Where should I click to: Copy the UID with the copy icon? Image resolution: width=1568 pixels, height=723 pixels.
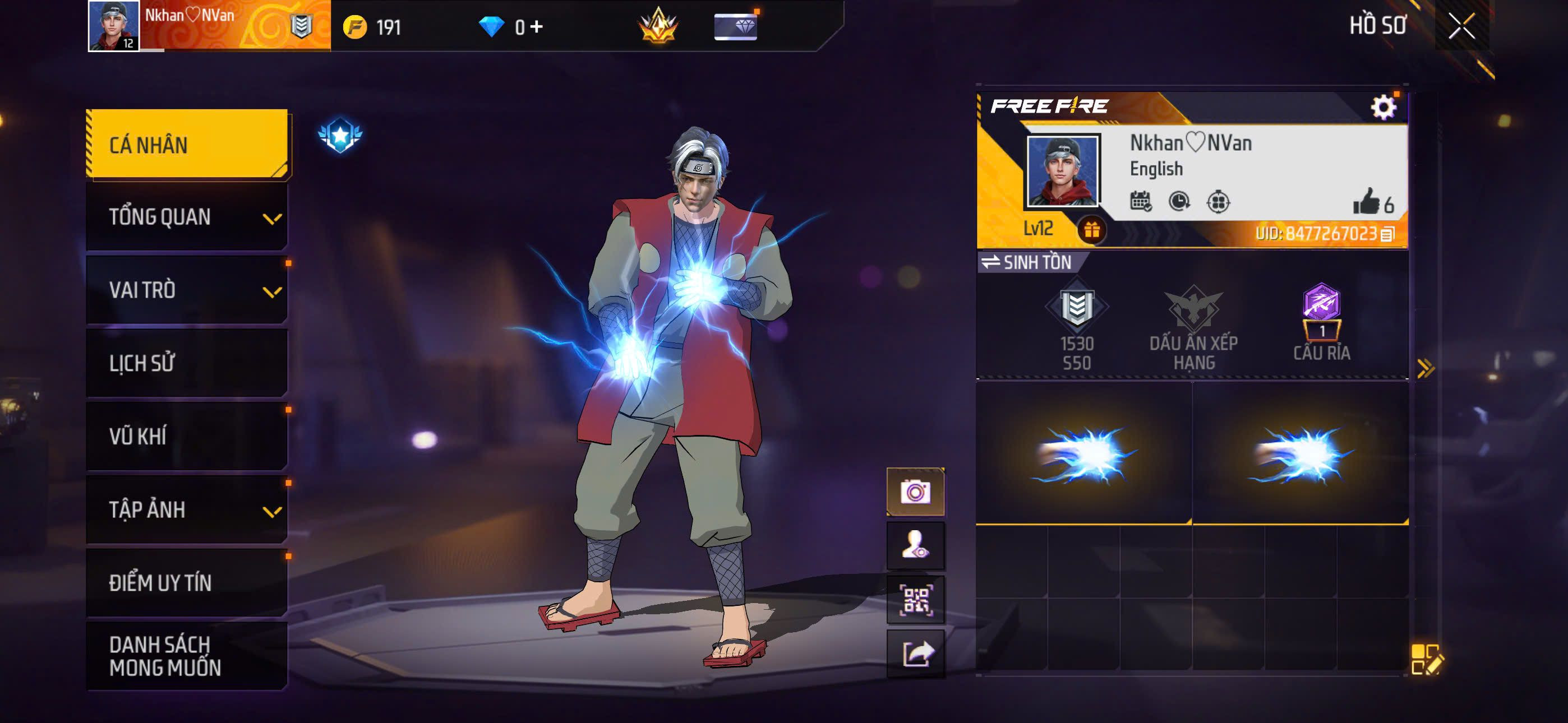click(x=1387, y=234)
